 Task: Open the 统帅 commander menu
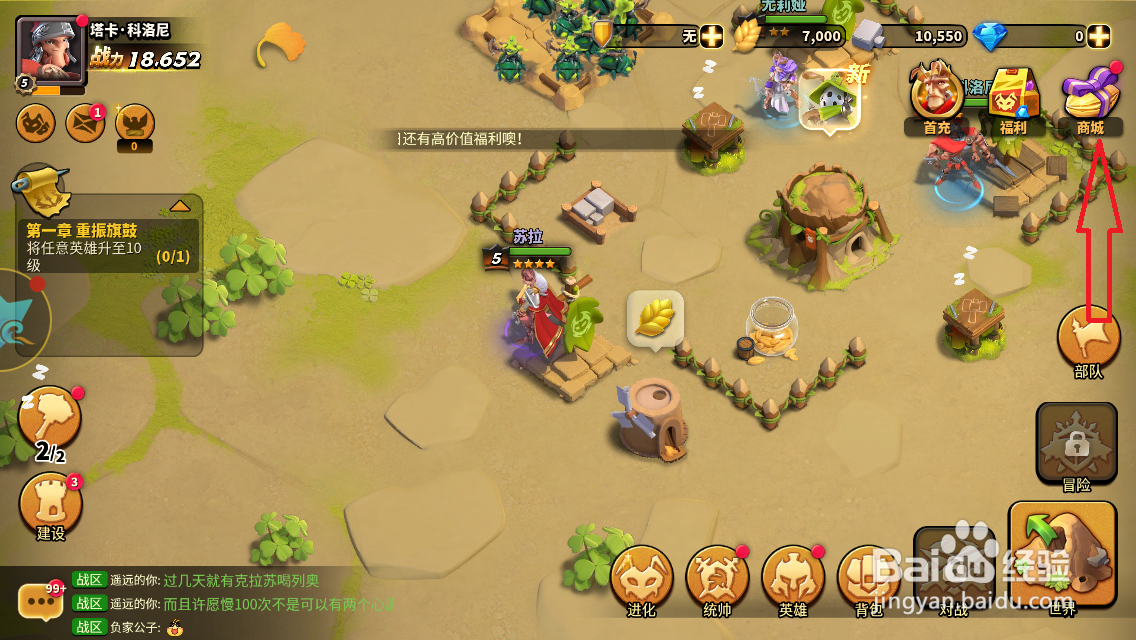(717, 578)
